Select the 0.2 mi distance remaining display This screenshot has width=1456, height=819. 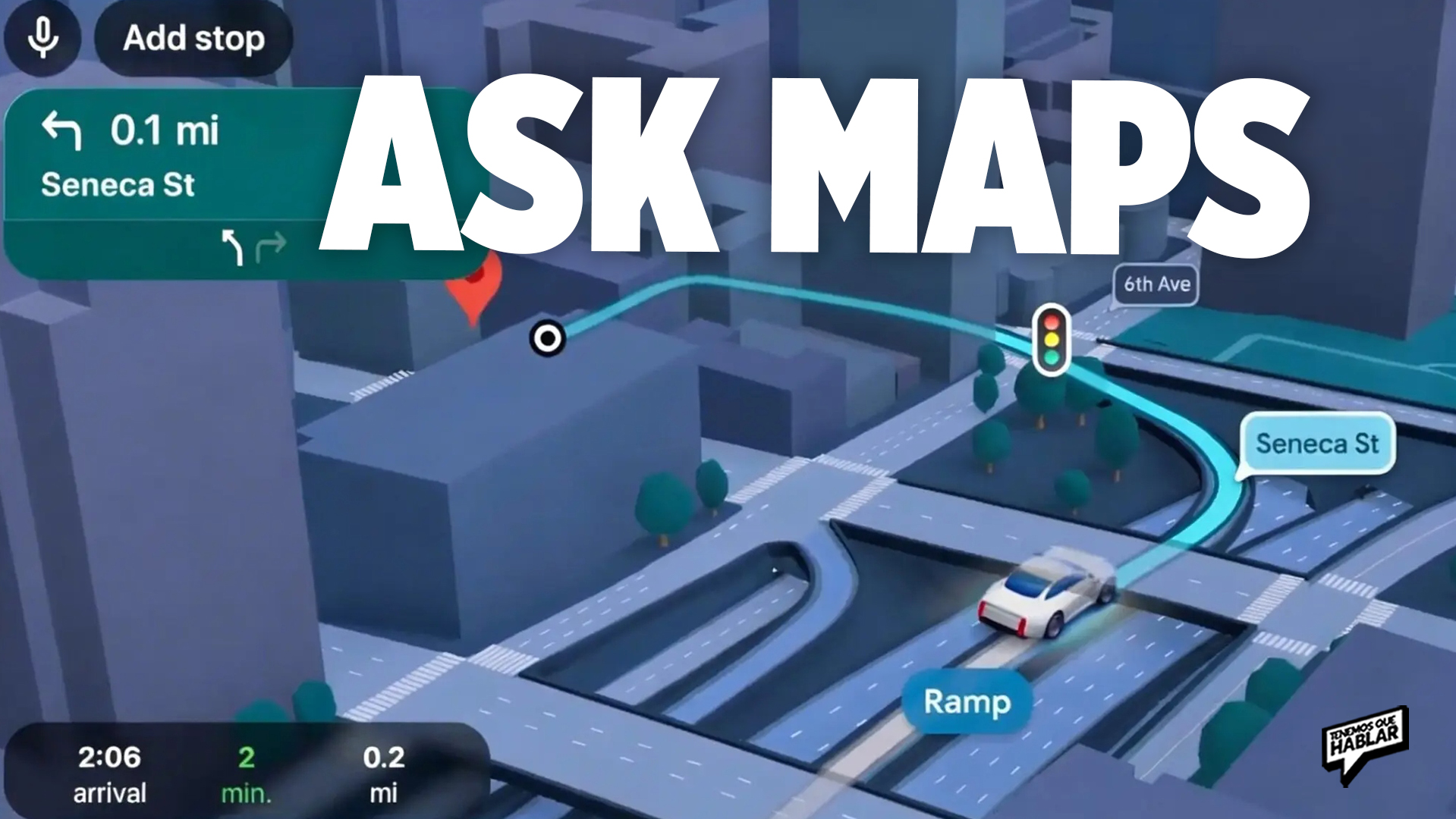pyautogui.click(x=386, y=758)
